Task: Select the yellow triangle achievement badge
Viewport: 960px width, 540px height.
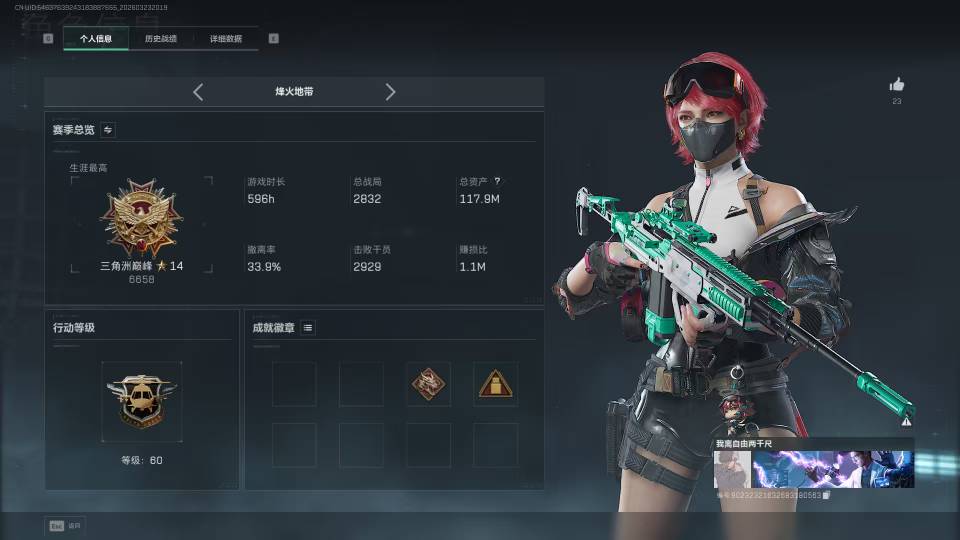Action: coord(495,384)
